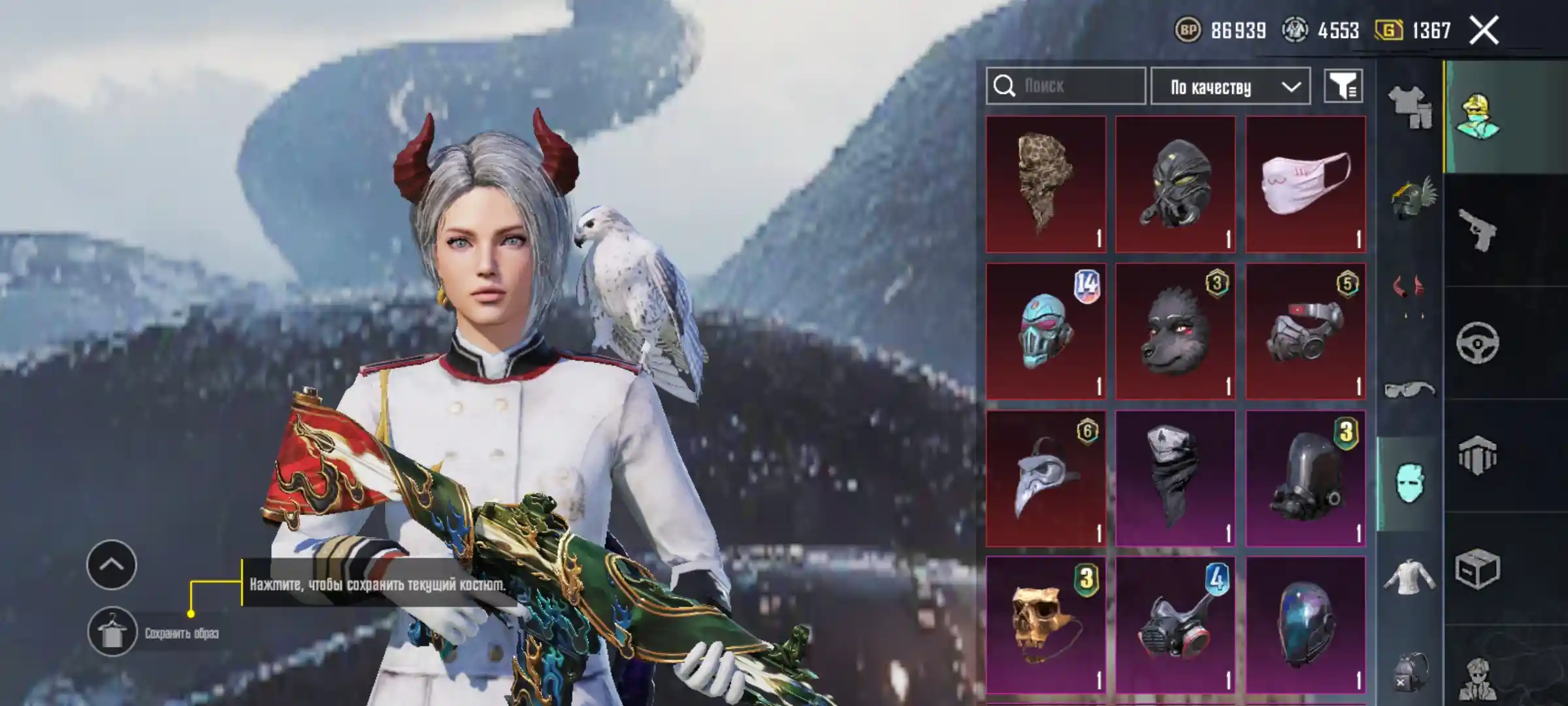This screenshot has height=706, width=1568.
Task: Equip the golden skull mask
Action: pyautogui.click(x=1045, y=625)
